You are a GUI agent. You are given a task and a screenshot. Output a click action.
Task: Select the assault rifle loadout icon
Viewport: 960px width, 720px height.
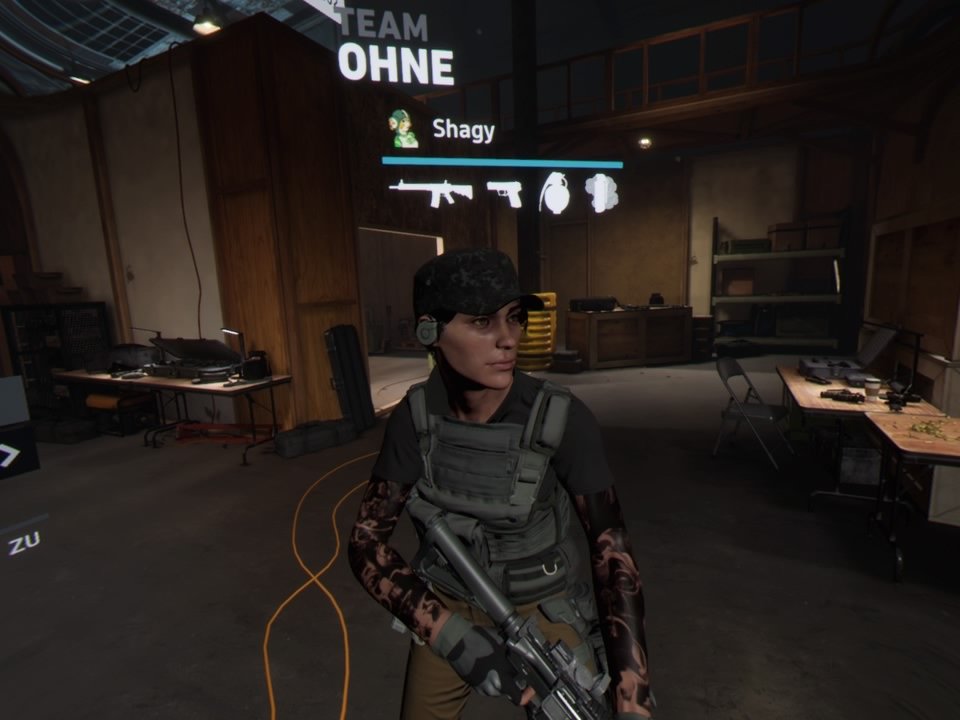pyautogui.click(x=430, y=191)
